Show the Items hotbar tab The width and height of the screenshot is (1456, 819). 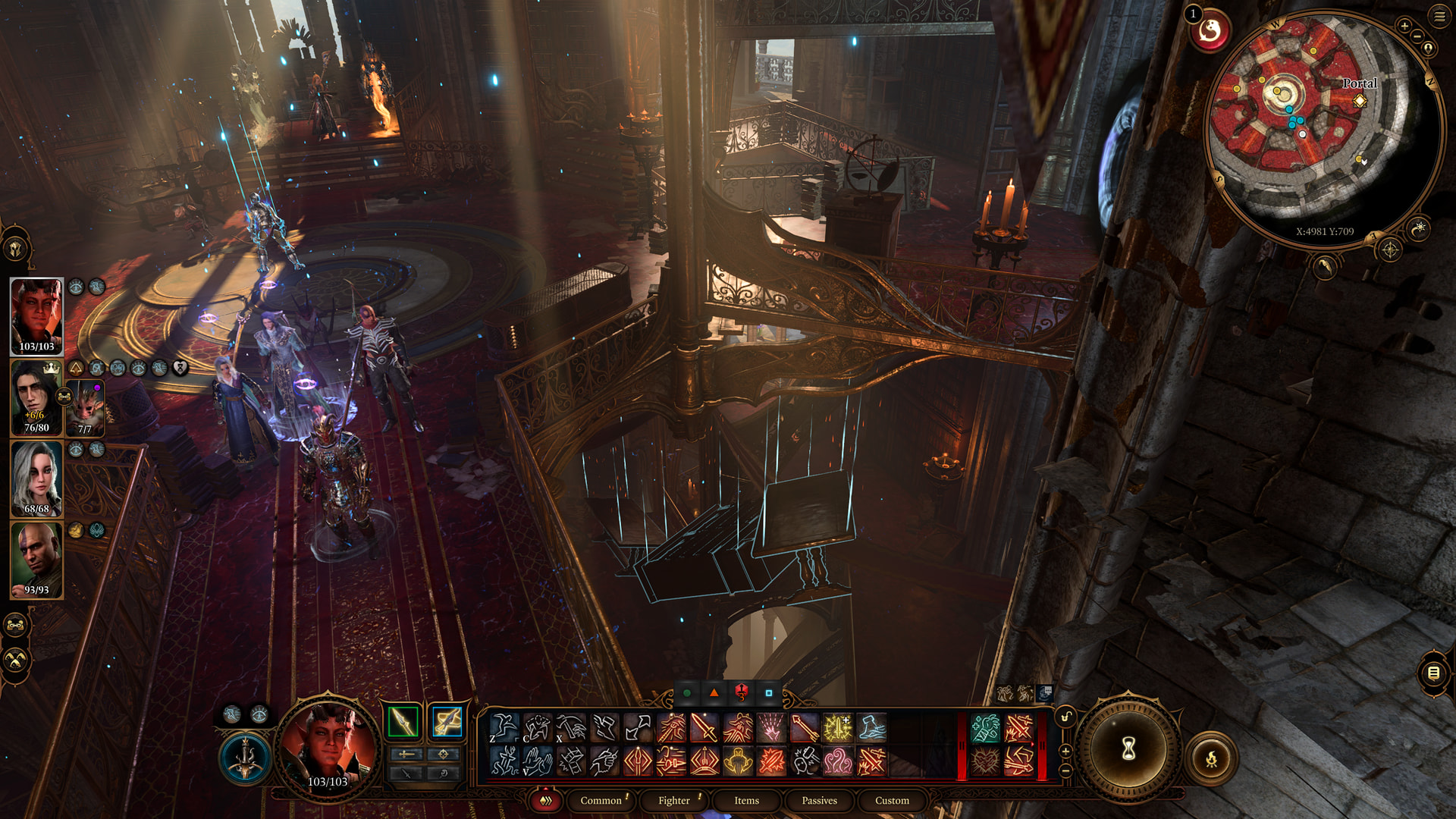tap(746, 801)
